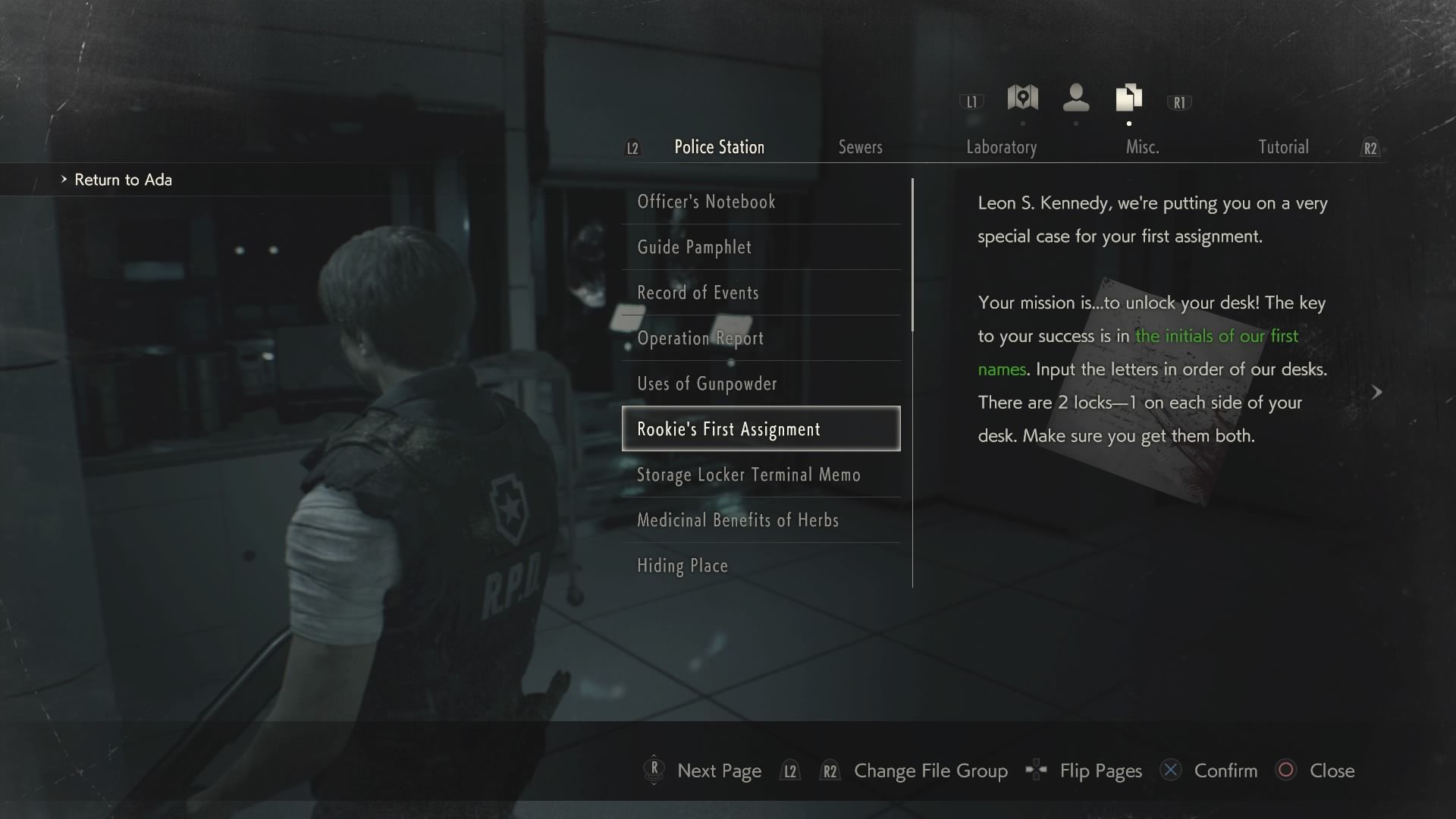1456x819 pixels.
Task: Select the Misc. file group
Action: point(1142,147)
